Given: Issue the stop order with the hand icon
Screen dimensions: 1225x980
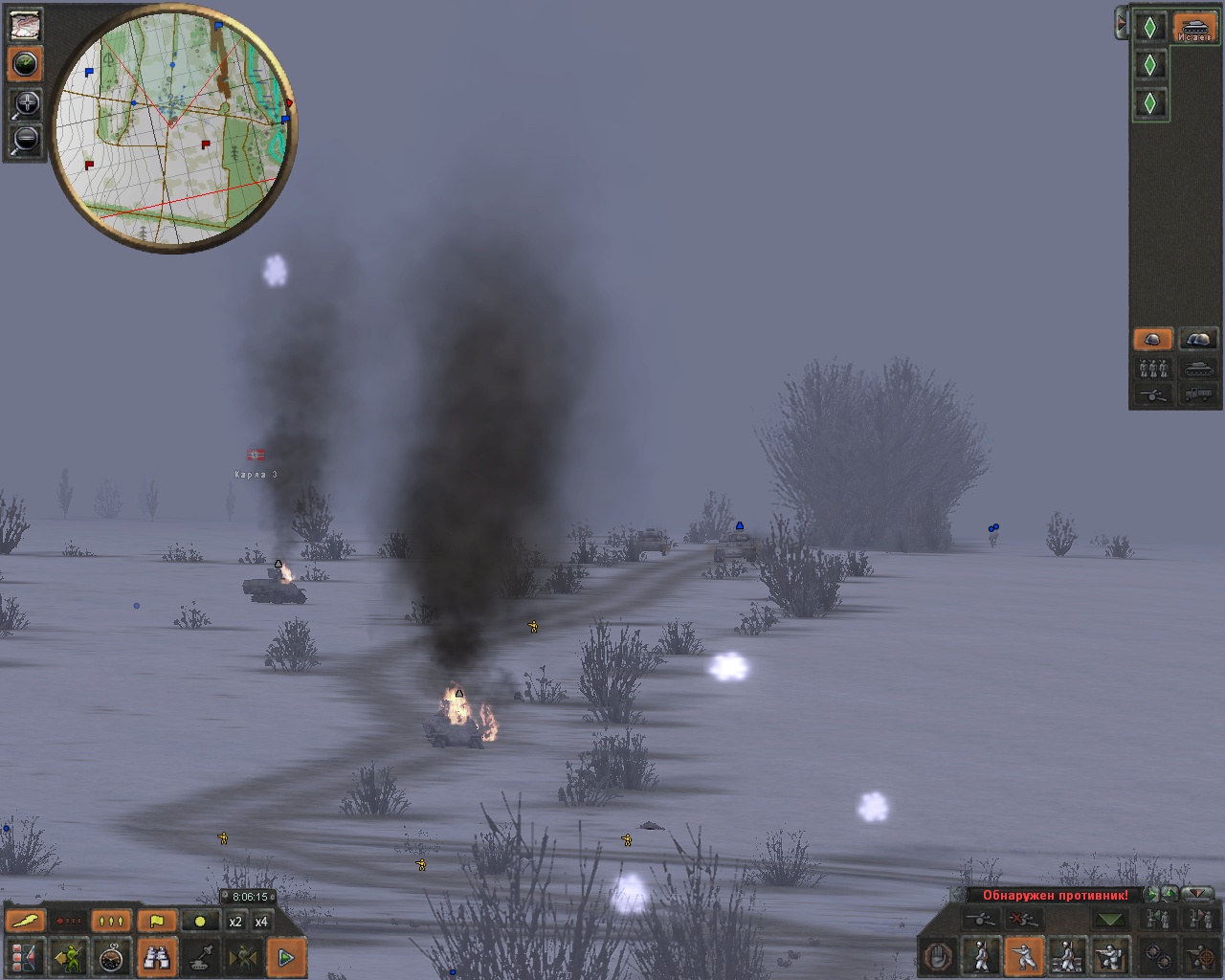Looking at the screenshot, I should (x=939, y=956).
